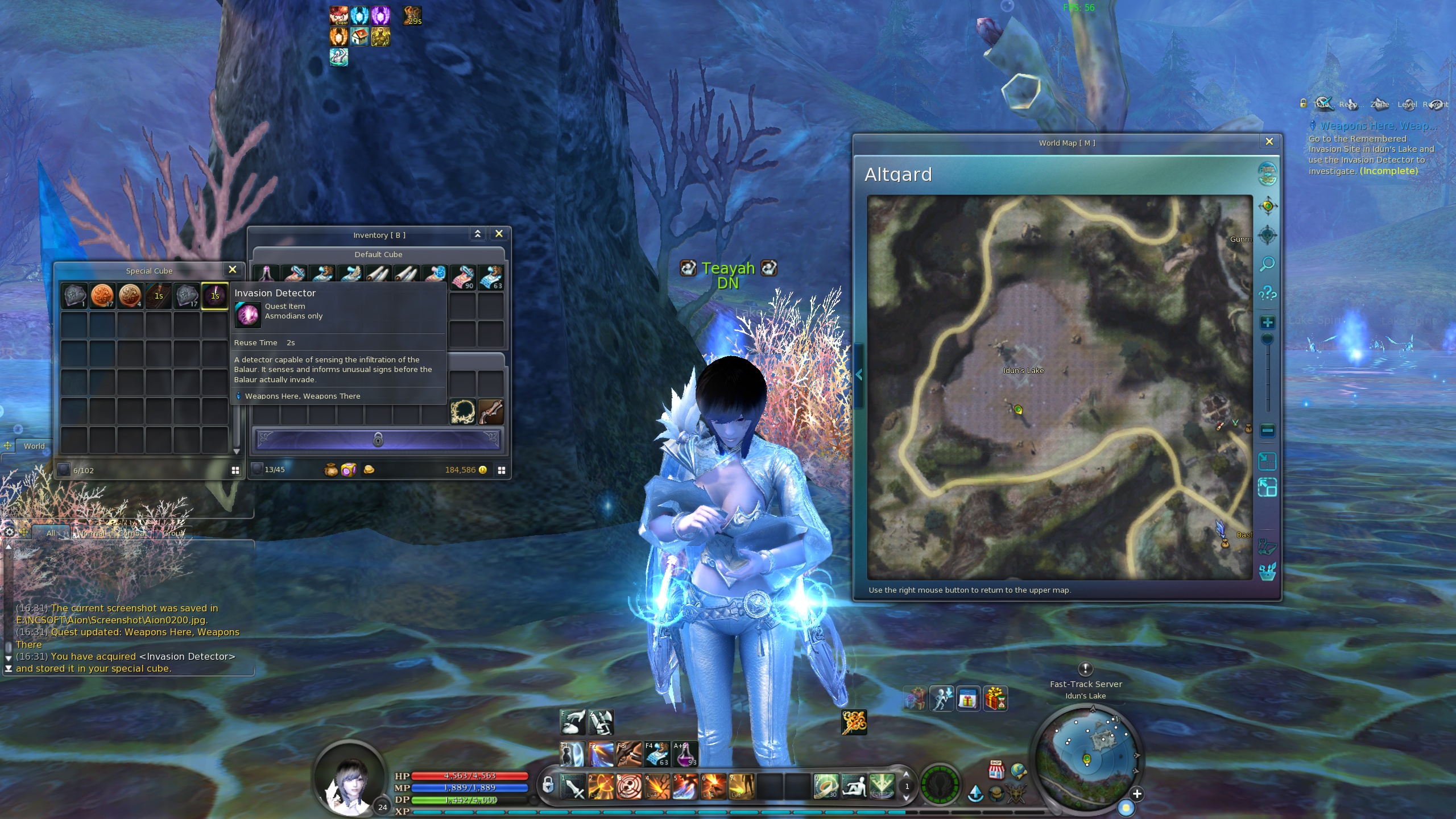Zoom in the world map with plus button
This screenshot has width=1456, height=819.
pyautogui.click(x=1267, y=323)
